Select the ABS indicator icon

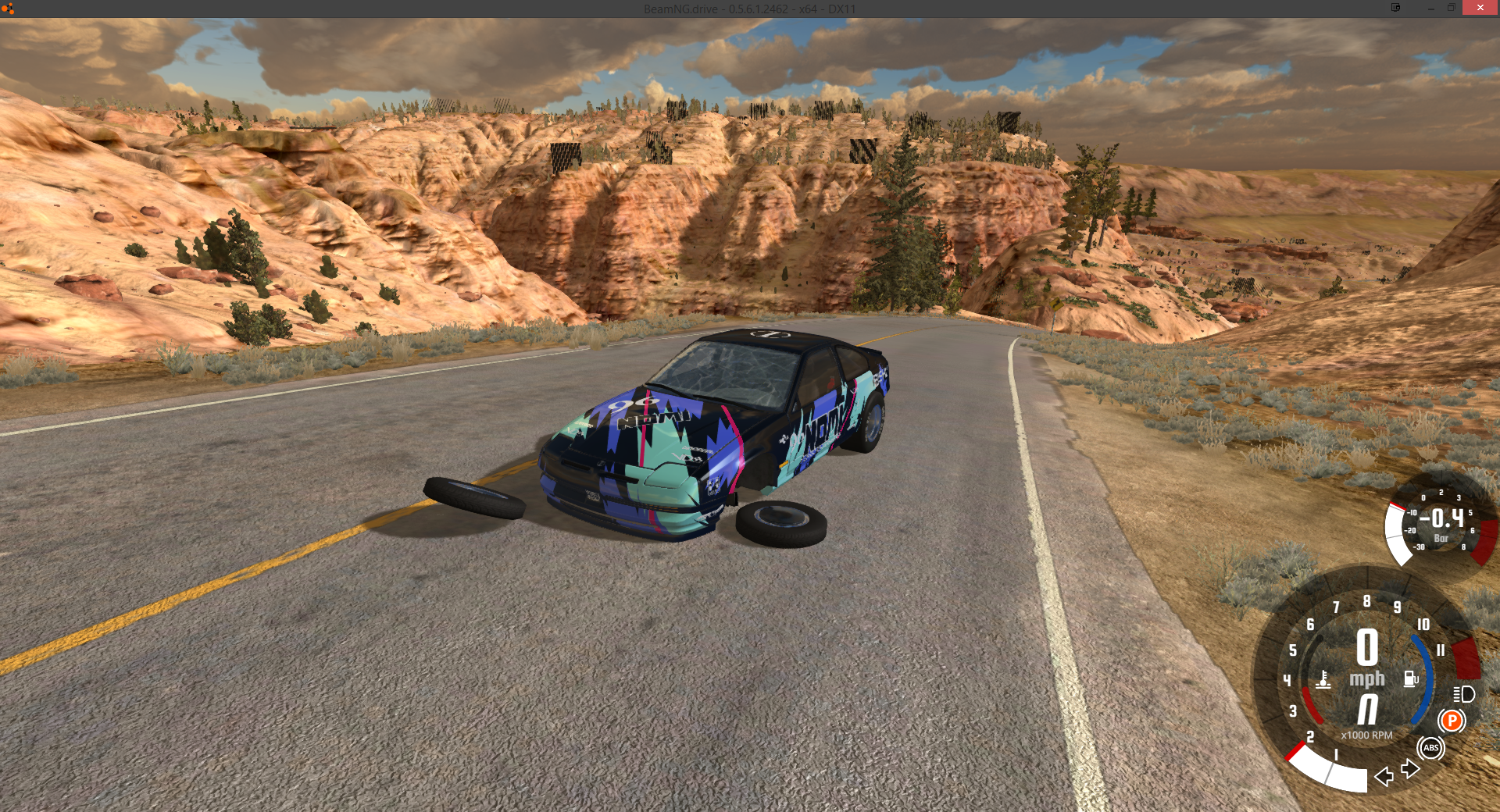pos(1430,748)
